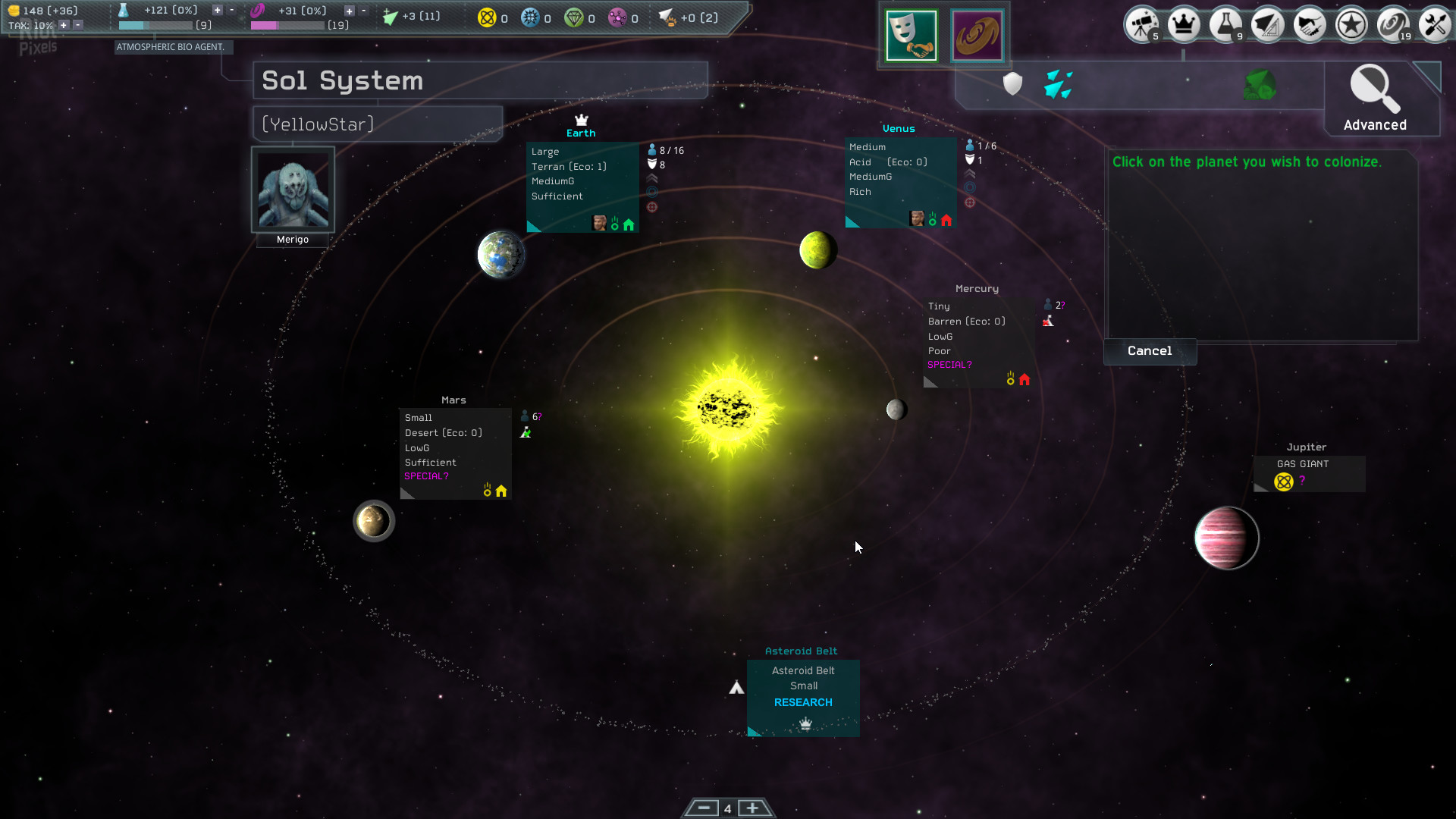Open the ship design blueprint menu
This screenshot has height=819, width=1456.
pyautogui.click(x=1268, y=25)
